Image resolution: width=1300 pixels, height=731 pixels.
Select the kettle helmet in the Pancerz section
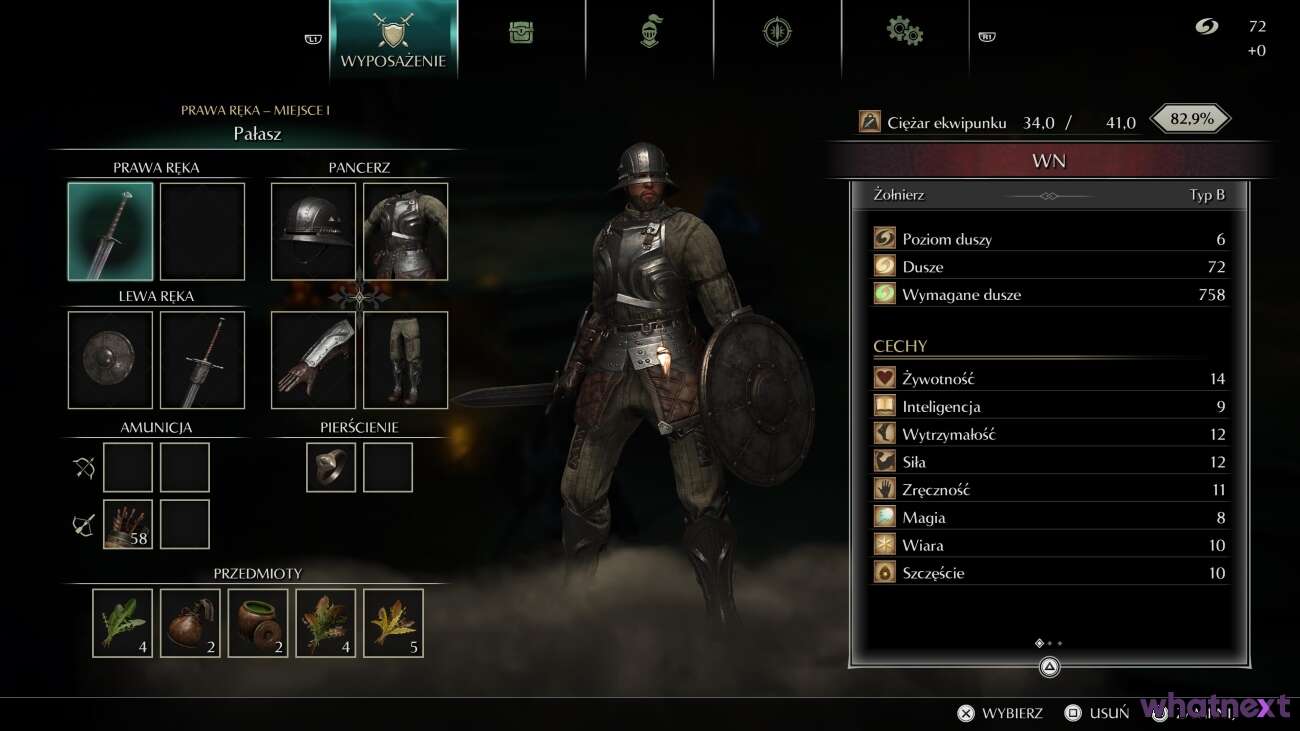[x=312, y=231]
